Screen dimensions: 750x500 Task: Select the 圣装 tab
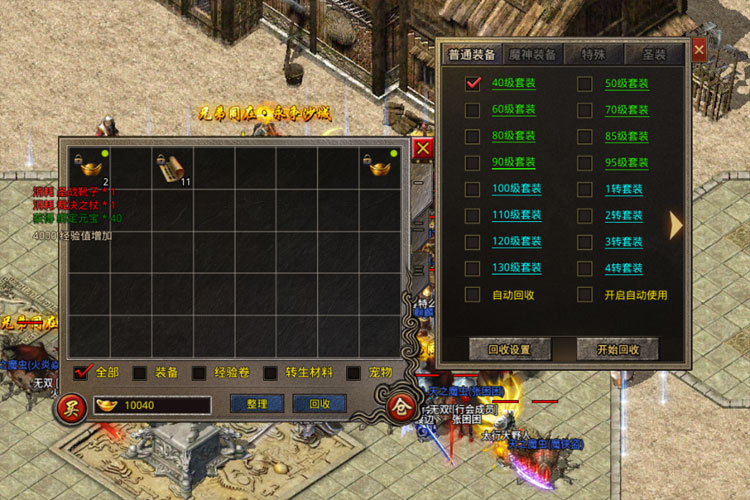[656, 54]
